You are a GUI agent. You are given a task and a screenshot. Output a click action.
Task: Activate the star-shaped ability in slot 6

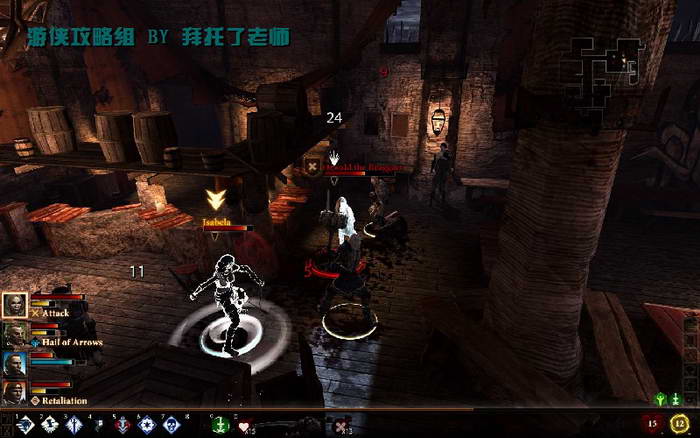148,426
